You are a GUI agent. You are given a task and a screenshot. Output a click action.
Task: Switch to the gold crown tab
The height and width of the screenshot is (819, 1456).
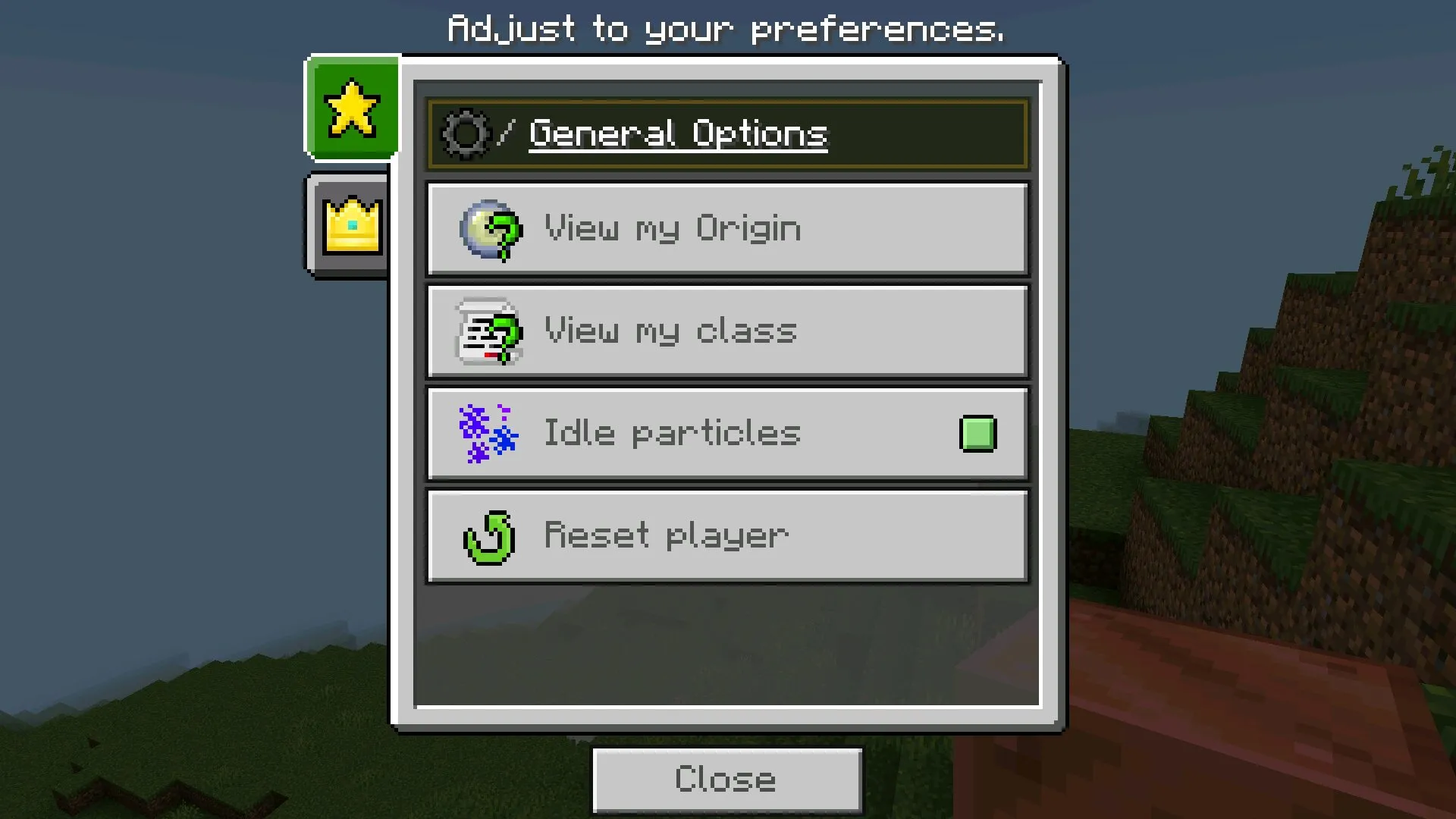(350, 225)
